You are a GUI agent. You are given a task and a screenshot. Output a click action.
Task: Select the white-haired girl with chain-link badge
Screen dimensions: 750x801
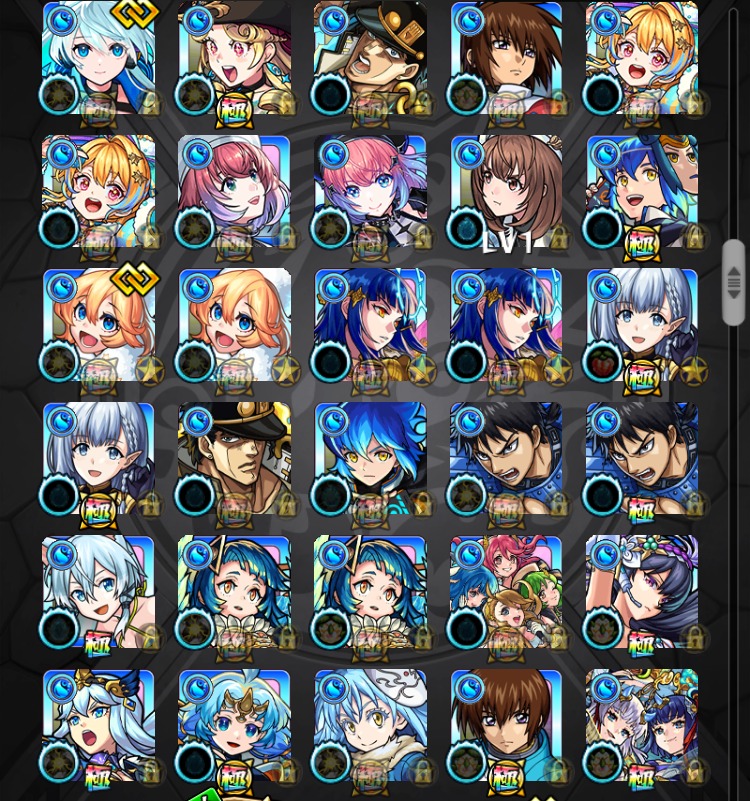98,58
